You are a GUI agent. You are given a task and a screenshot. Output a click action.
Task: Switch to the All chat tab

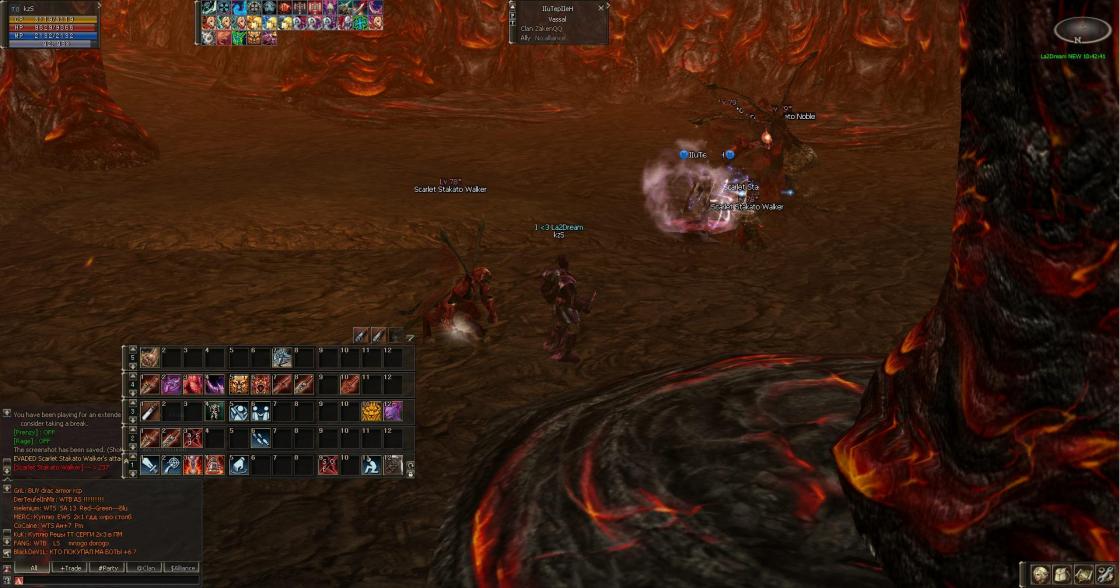(33, 567)
